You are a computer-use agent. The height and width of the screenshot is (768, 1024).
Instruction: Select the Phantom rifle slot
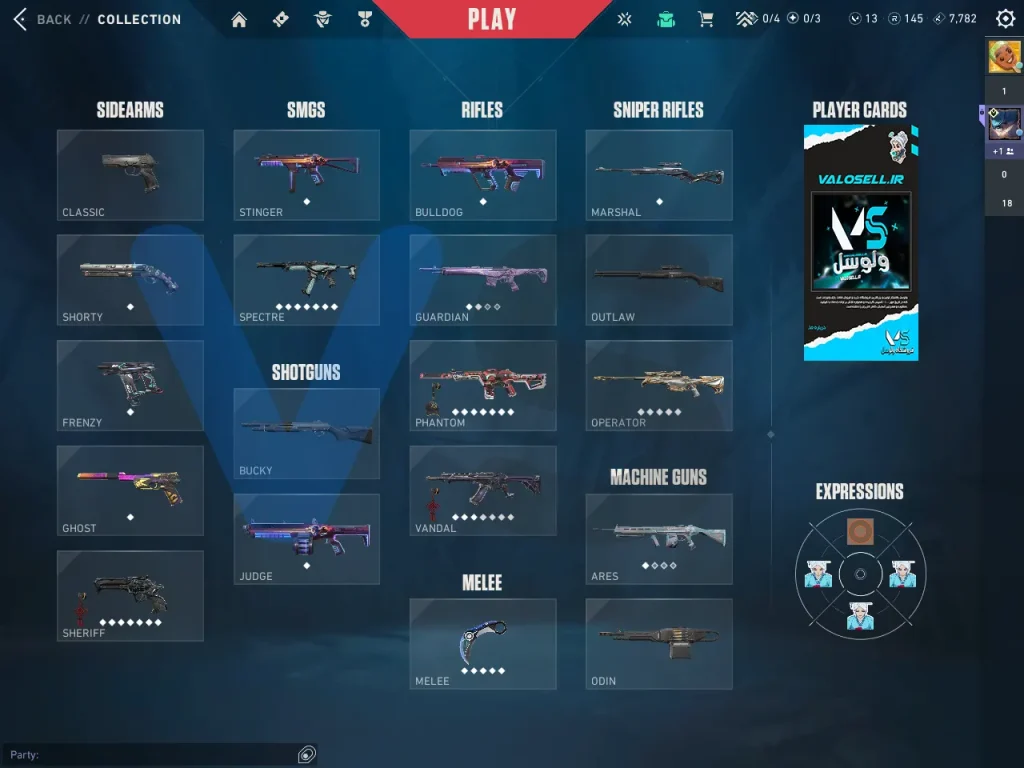[482, 385]
